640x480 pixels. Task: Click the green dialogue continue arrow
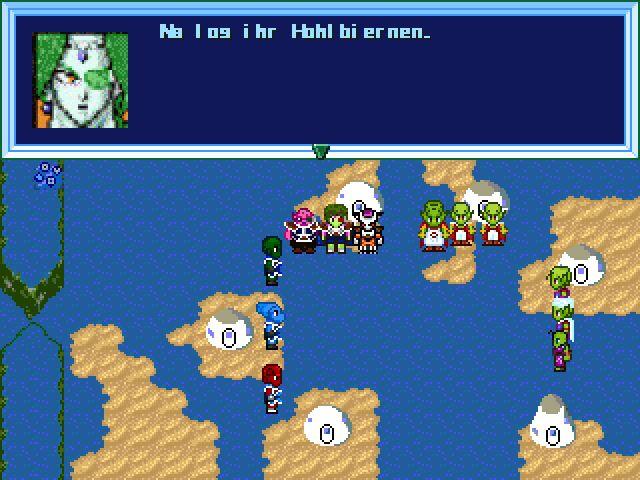pyautogui.click(x=320, y=151)
